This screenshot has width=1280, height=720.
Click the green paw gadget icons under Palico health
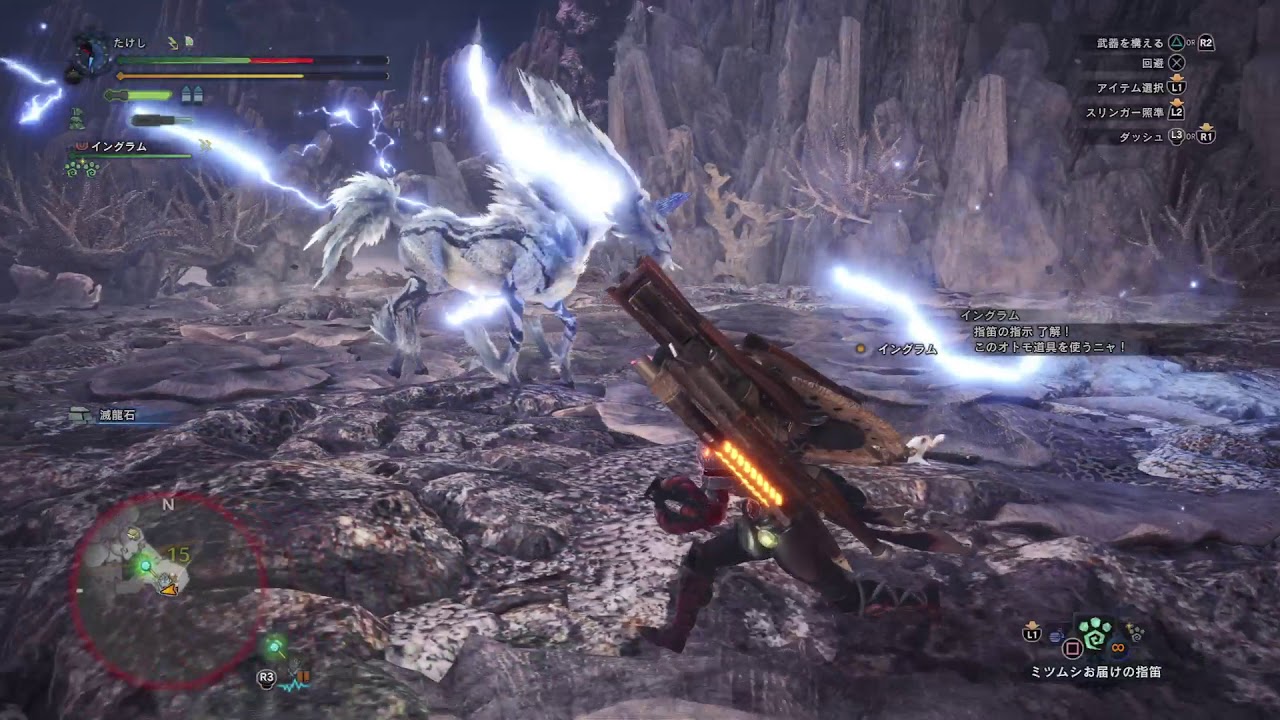click(80, 168)
